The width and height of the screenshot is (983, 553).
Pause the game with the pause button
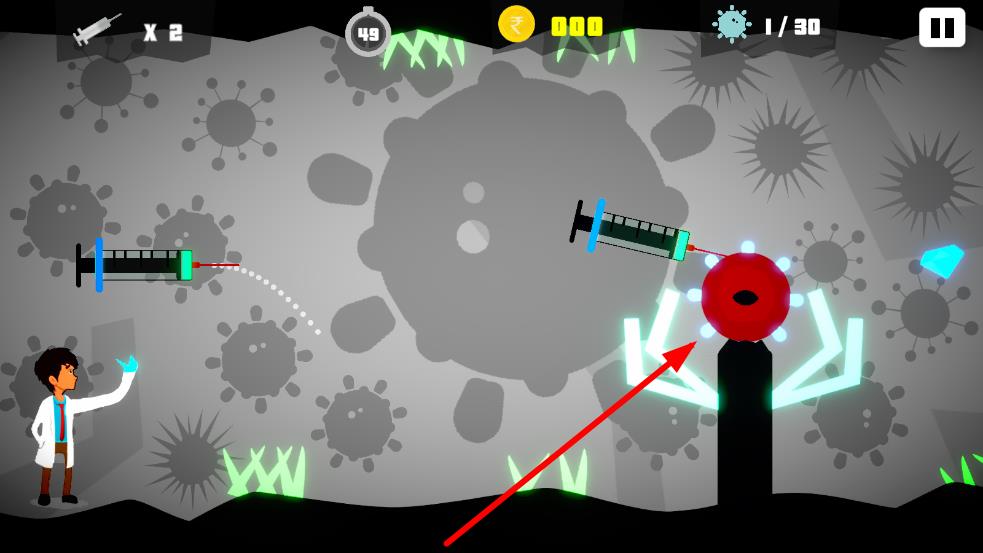pos(941,27)
